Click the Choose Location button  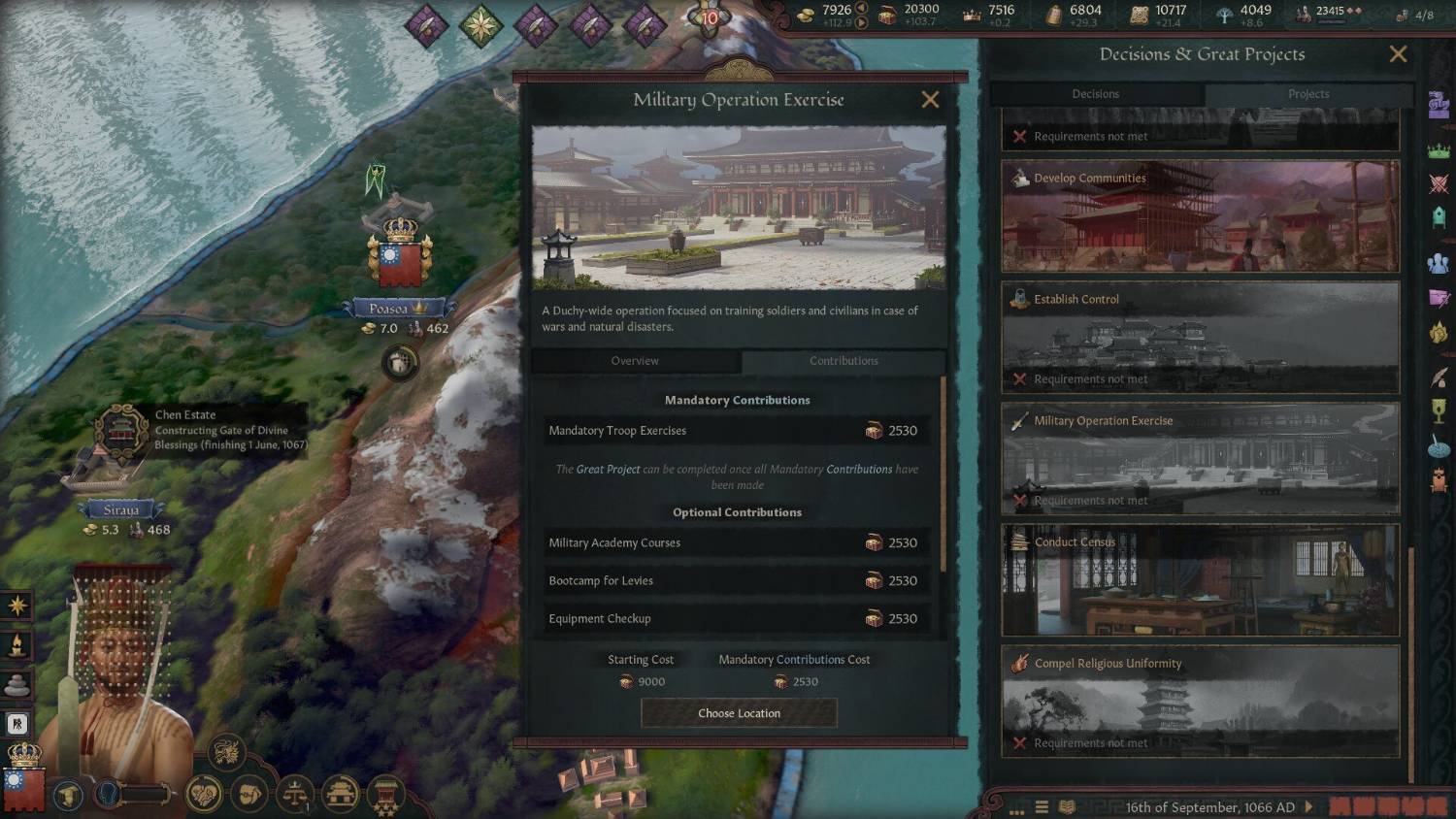[739, 713]
